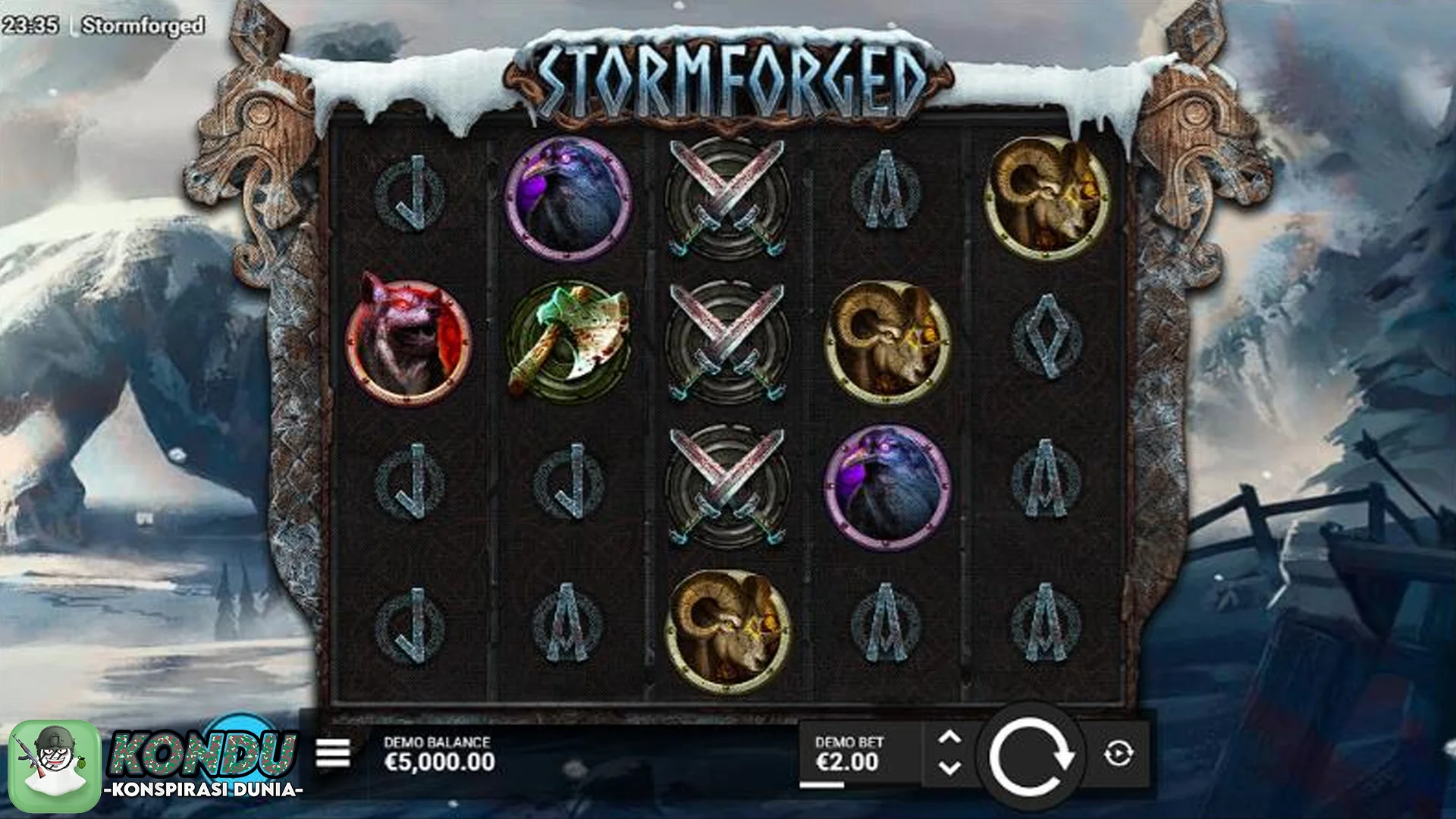
Task: Select the red wolf symbol on reel one
Action: click(408, 341)
